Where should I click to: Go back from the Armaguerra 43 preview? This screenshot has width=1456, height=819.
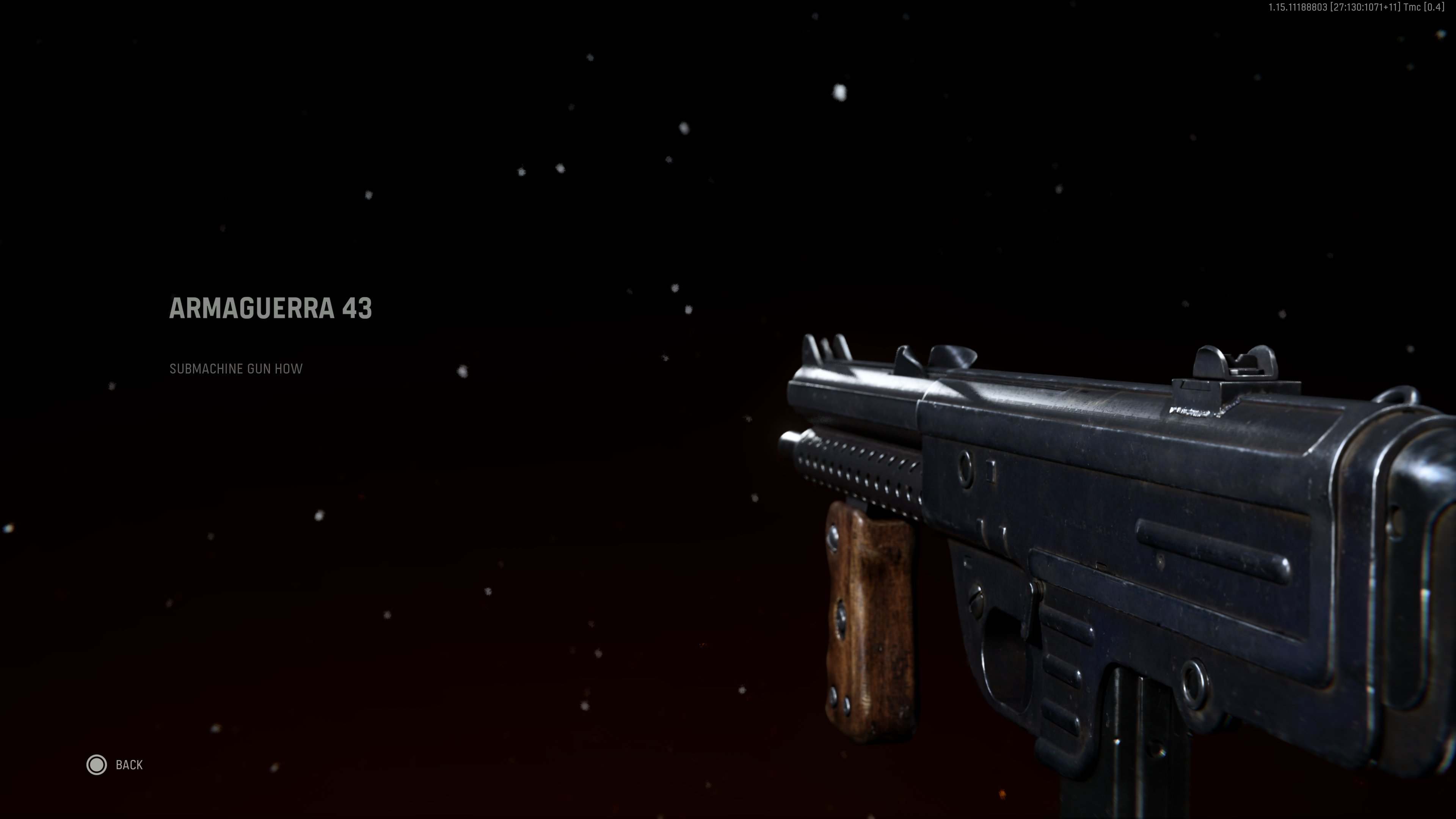pyautogui.click(x=115, y=765)
